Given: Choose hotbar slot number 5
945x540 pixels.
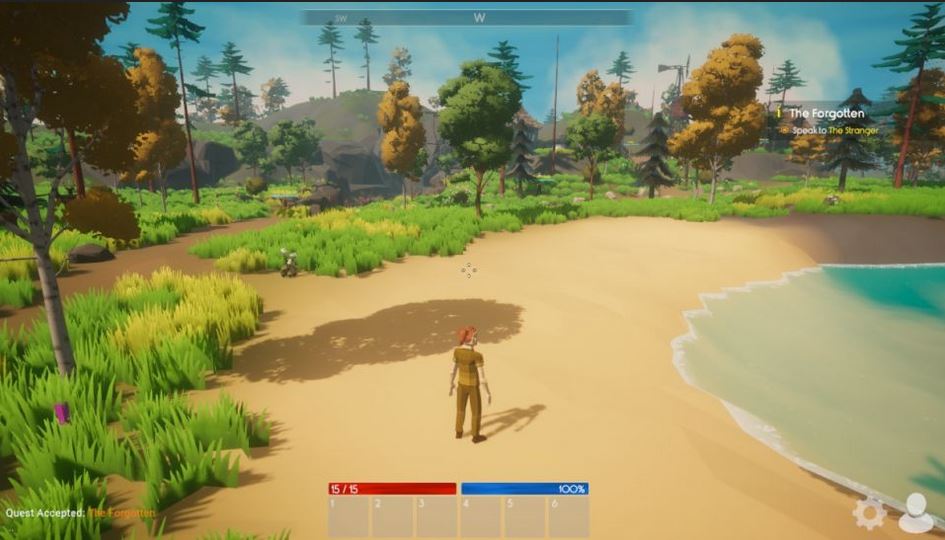Looking at the screenshot, I should [524, 517].
